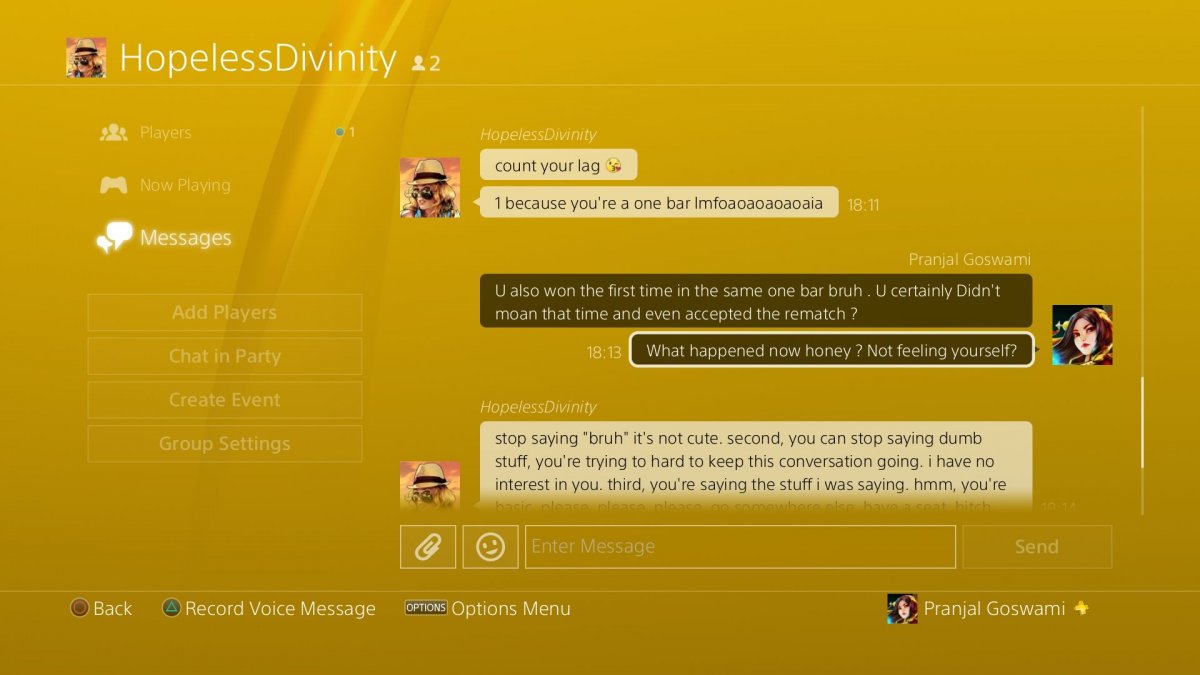Select the long "stop saying bruh" message
This screenshot has height=675, width=1200.
(x=755, y=465)
